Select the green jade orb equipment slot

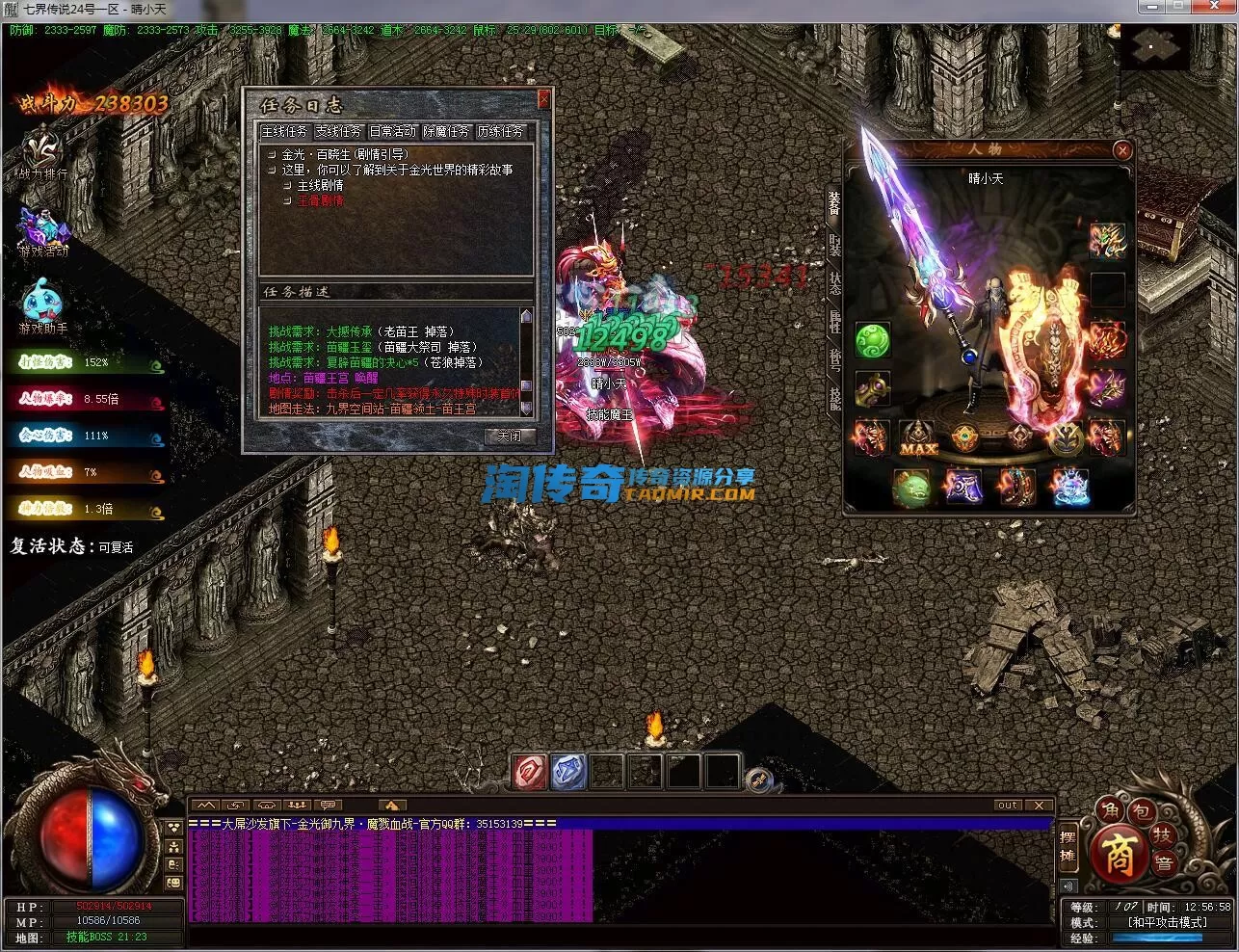pyautogui.click(x=872, y=339)
